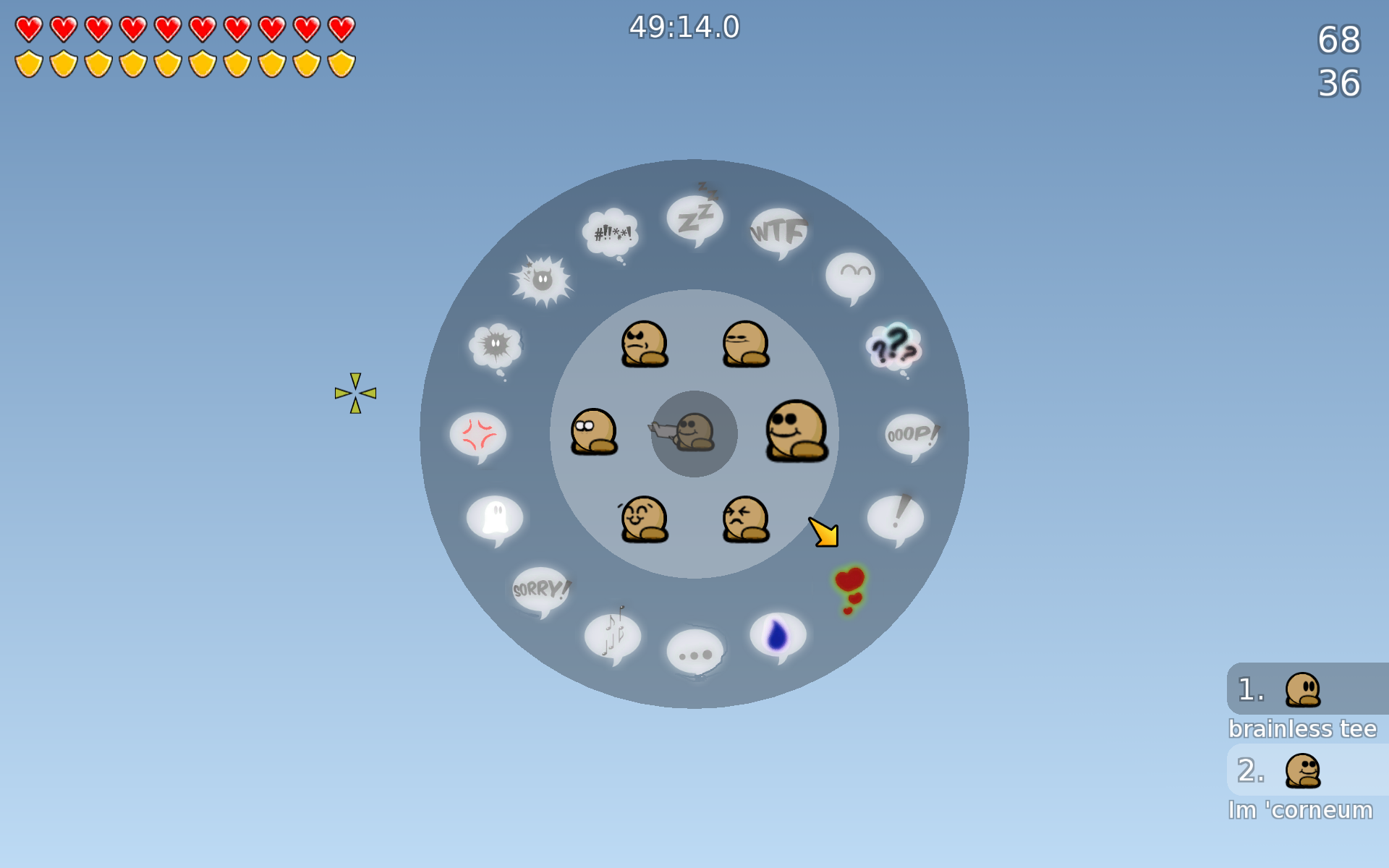Image resolution: width=1389 pixels, height=868 pixels.
Task: Send the SORRY! emoticon
Action: tap(540, 589)
